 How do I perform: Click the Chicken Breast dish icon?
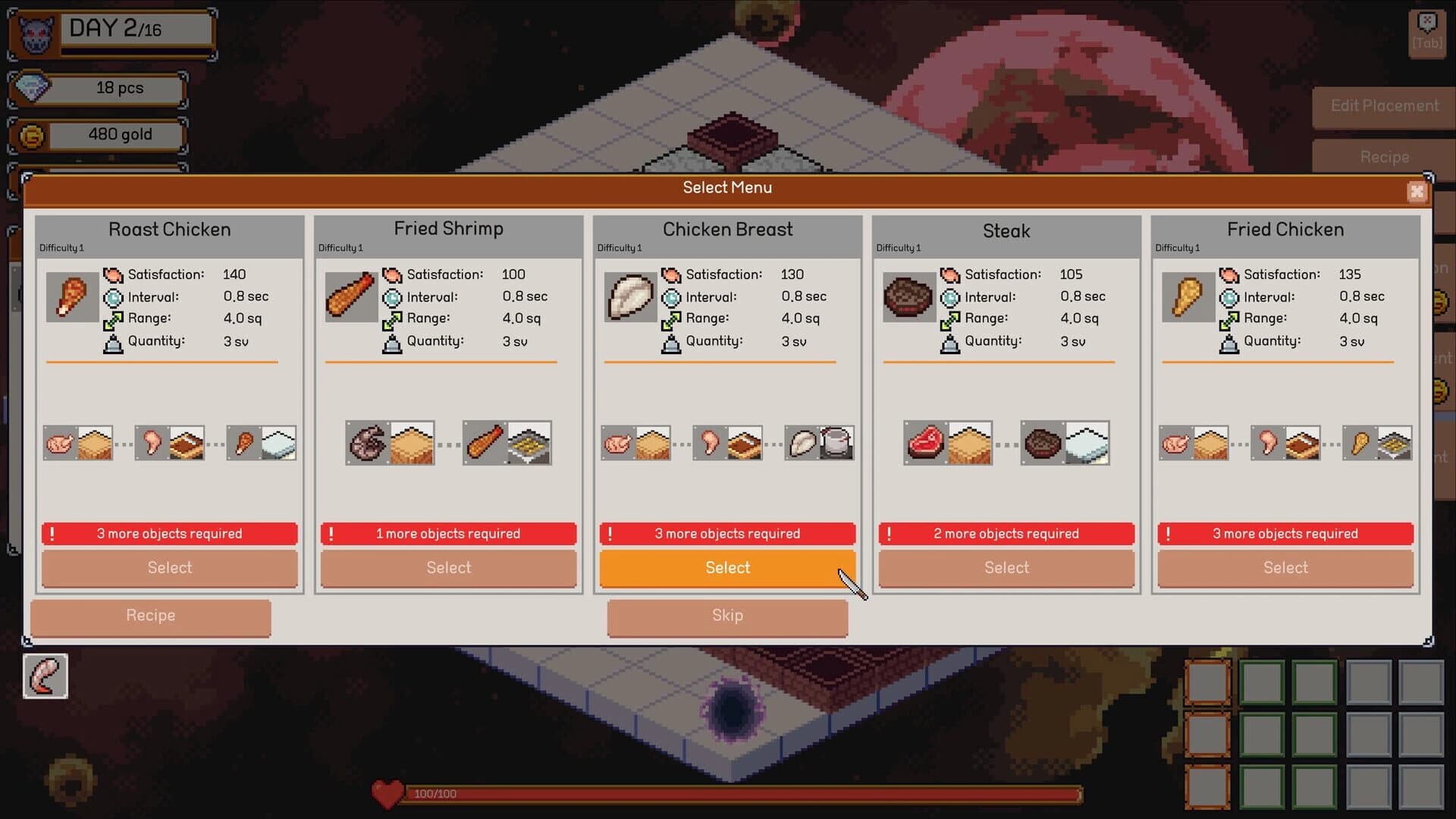(630, 297)
